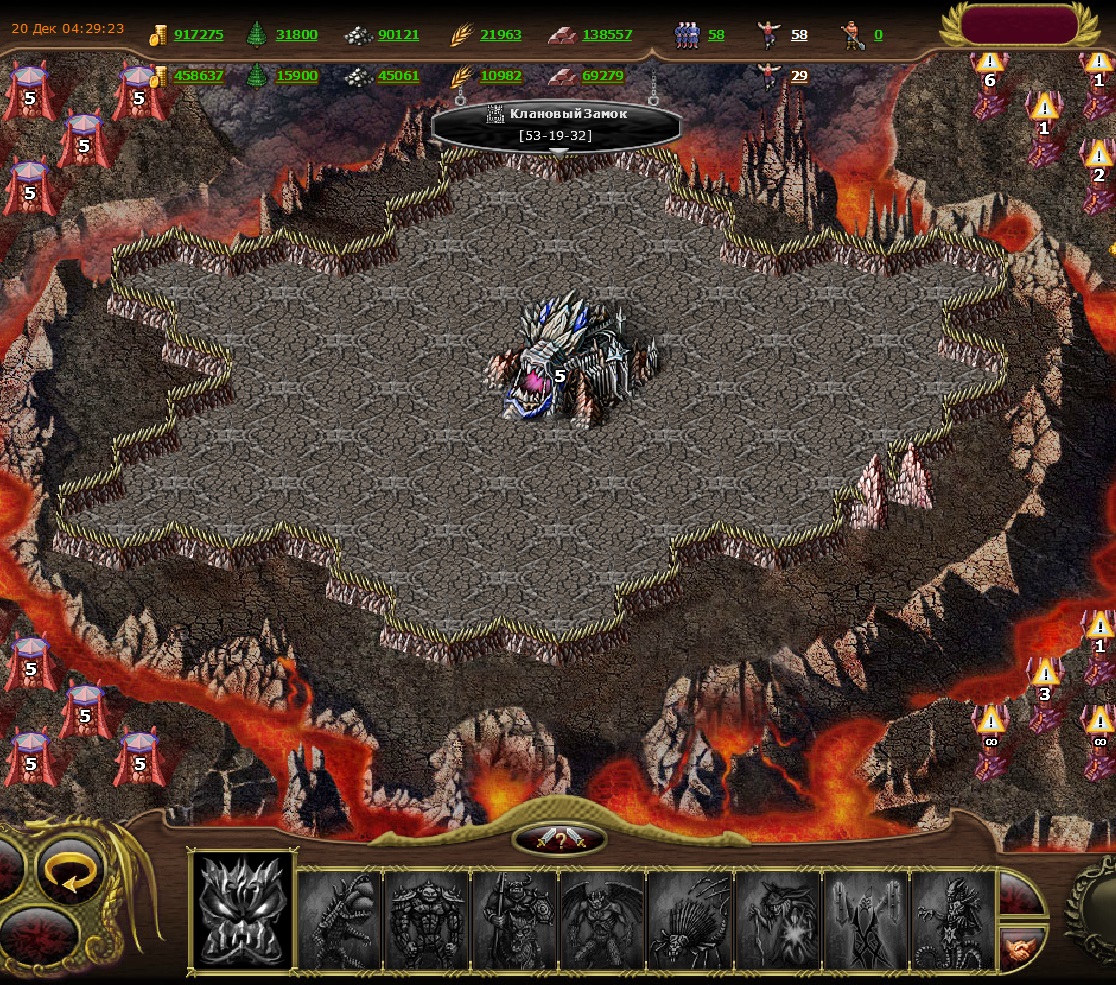The image size is (1116, 985).
Task: Click the blue soldiers count 58
Action: click(x=716, y=35)
